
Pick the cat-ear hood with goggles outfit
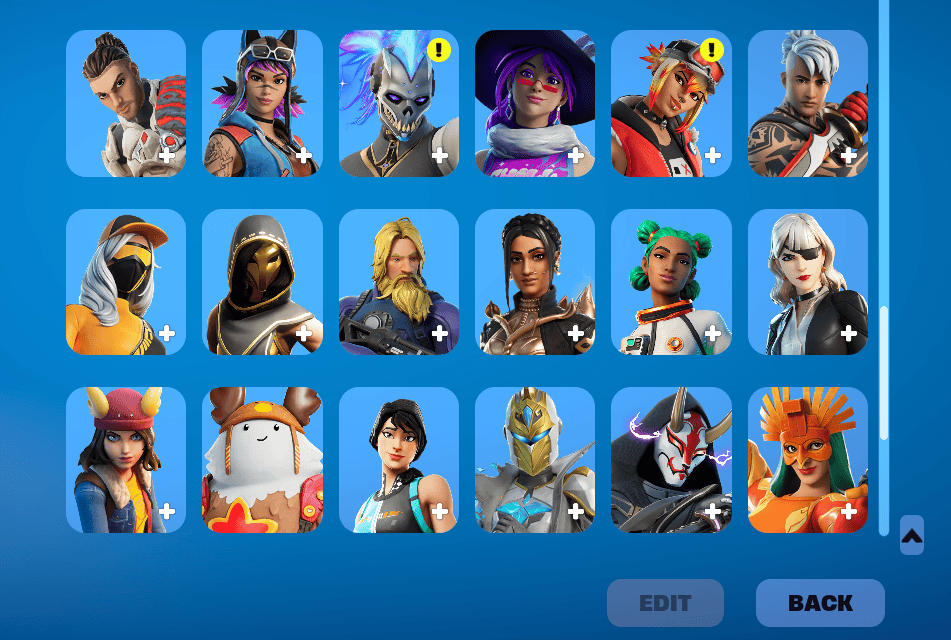click(x=262, y=103)
